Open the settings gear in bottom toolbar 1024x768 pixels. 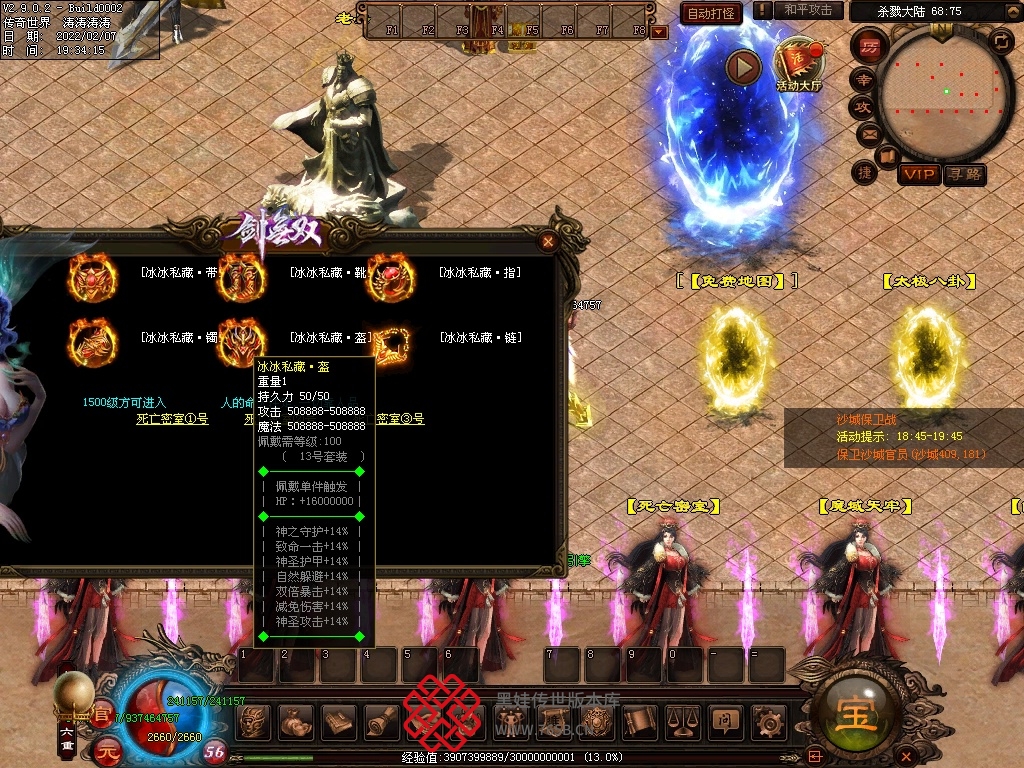[x=767, y=720]
